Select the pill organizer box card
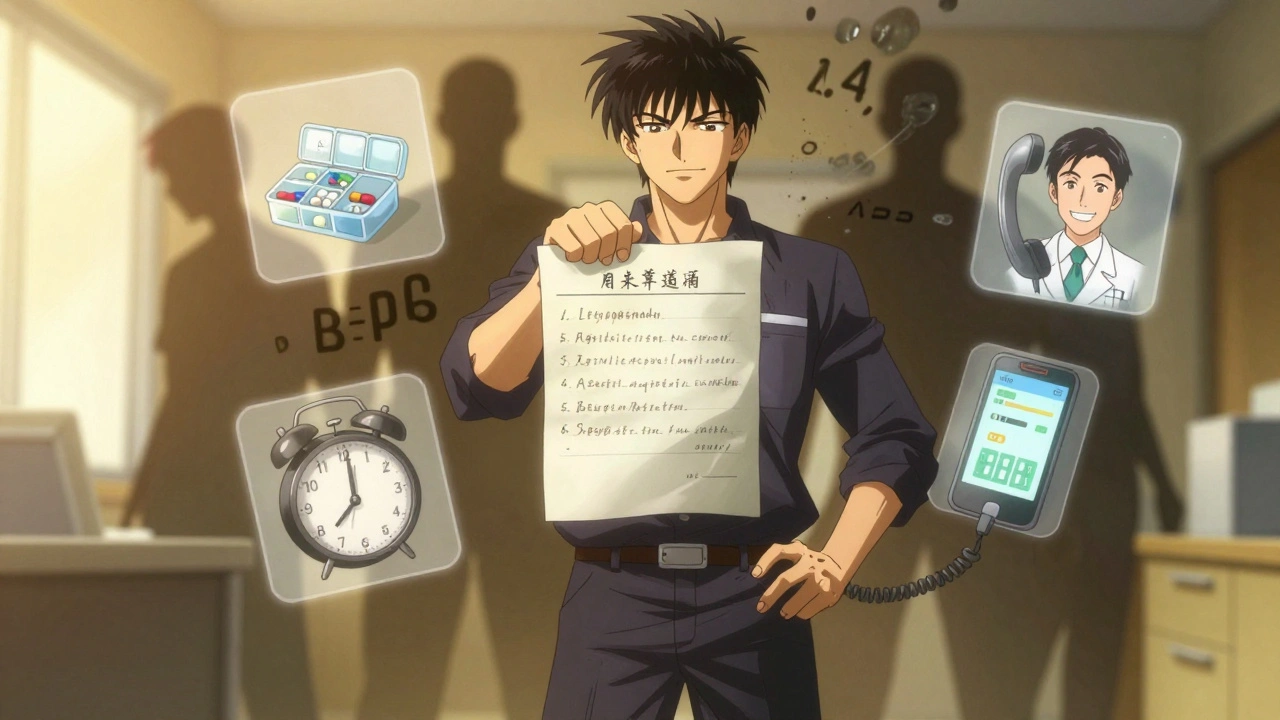The image size is (1280, 720). point(336,175)
